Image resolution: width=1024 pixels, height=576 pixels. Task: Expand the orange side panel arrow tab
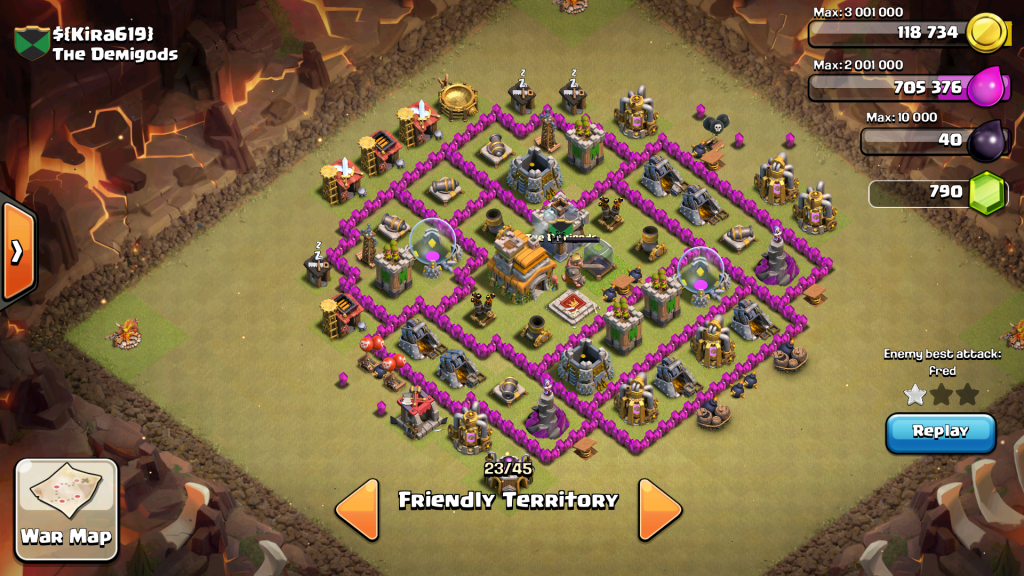(x=17, y=251)
